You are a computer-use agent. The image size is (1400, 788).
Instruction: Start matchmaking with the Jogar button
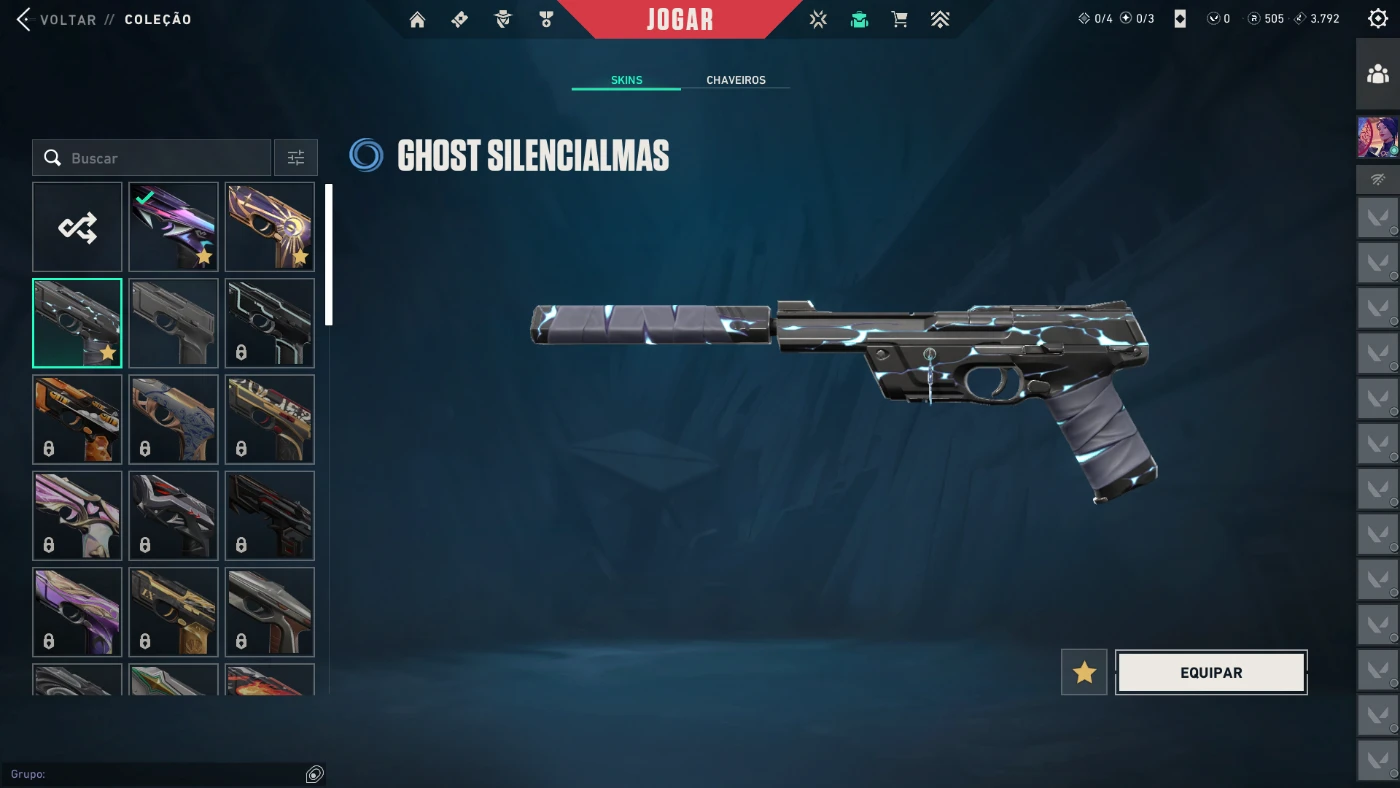(679, 19)
